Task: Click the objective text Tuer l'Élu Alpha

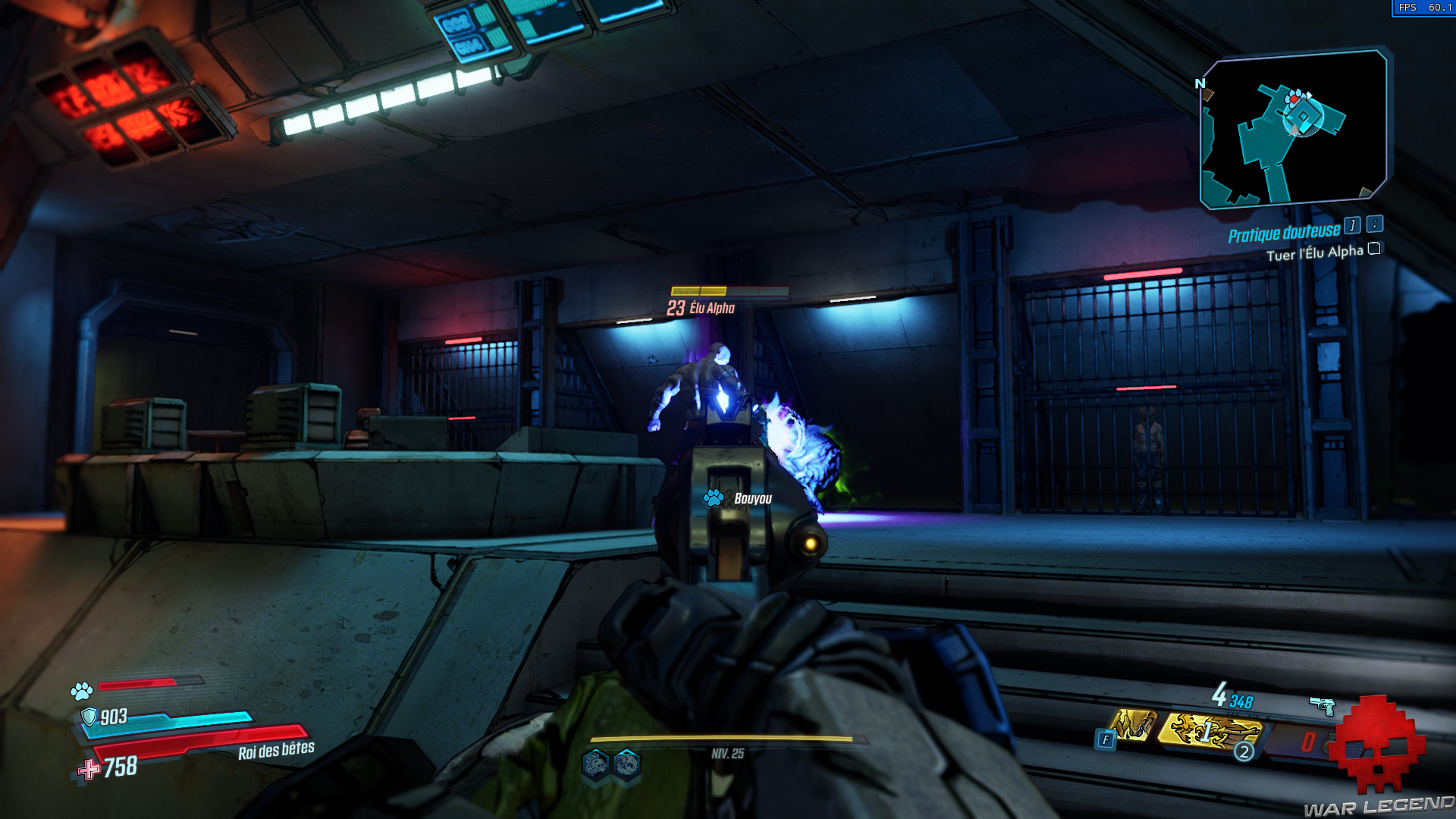Action: pos(1316,251)
